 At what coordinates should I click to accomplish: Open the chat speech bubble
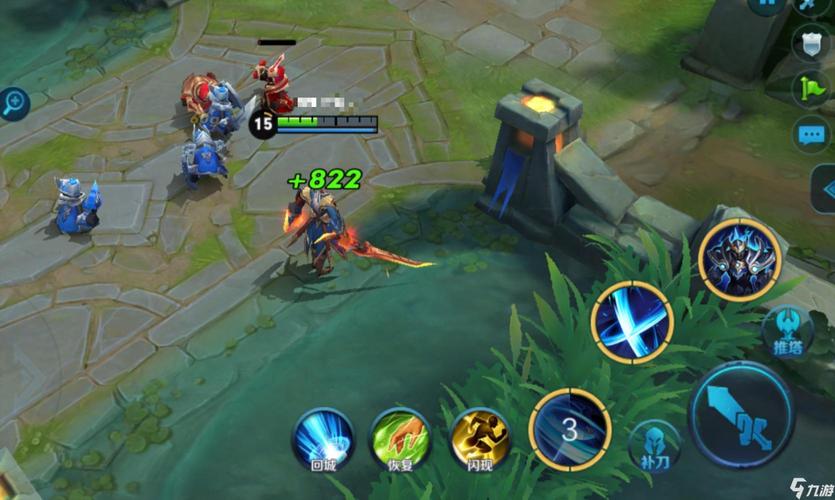(812, 133)
